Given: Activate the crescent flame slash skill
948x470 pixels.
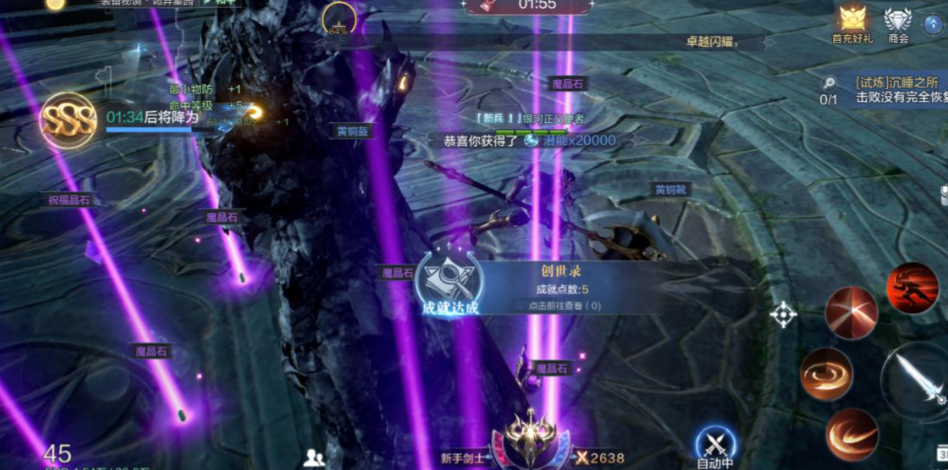Looking at the screenshot, I should pos(852,433).
